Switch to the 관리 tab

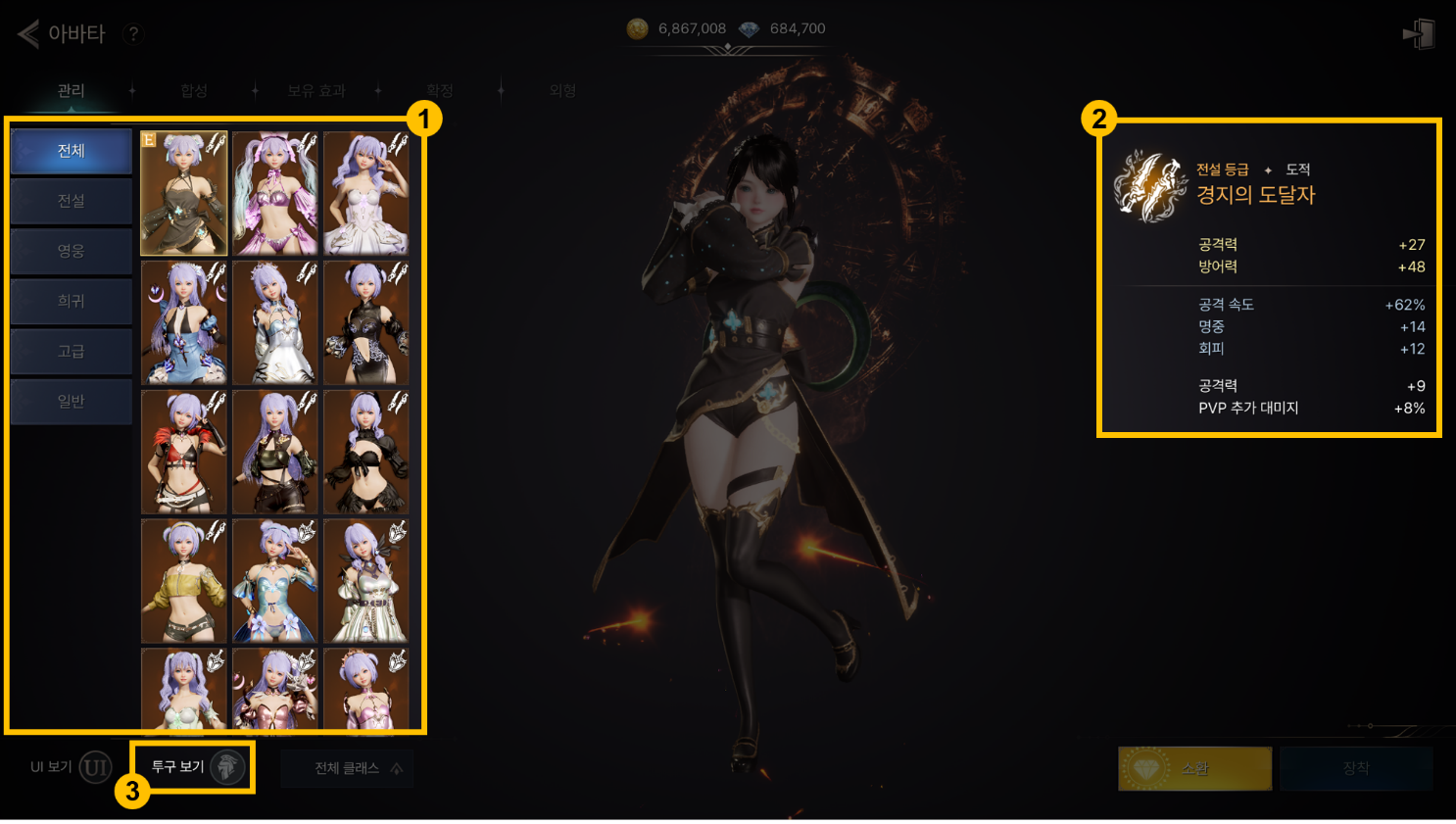[71, 91]
